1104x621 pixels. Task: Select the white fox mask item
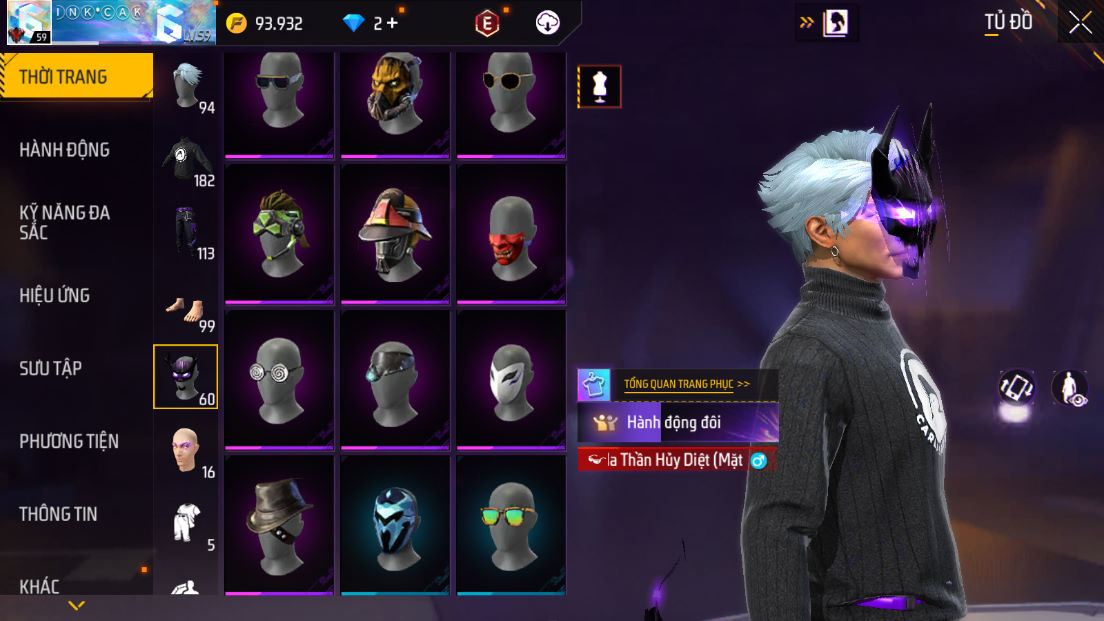(510, 379)
